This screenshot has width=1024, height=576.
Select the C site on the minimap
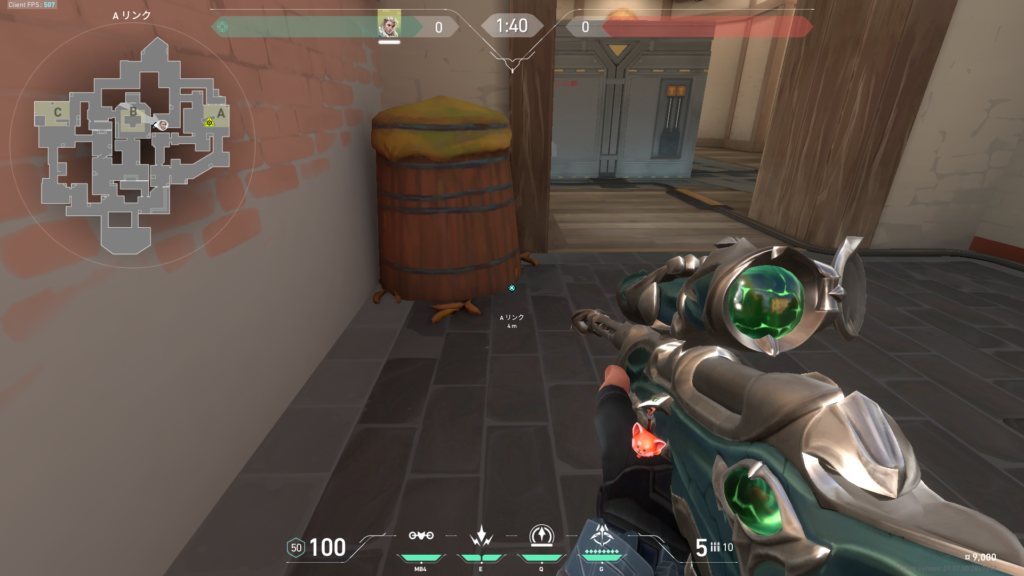point(58,113)
